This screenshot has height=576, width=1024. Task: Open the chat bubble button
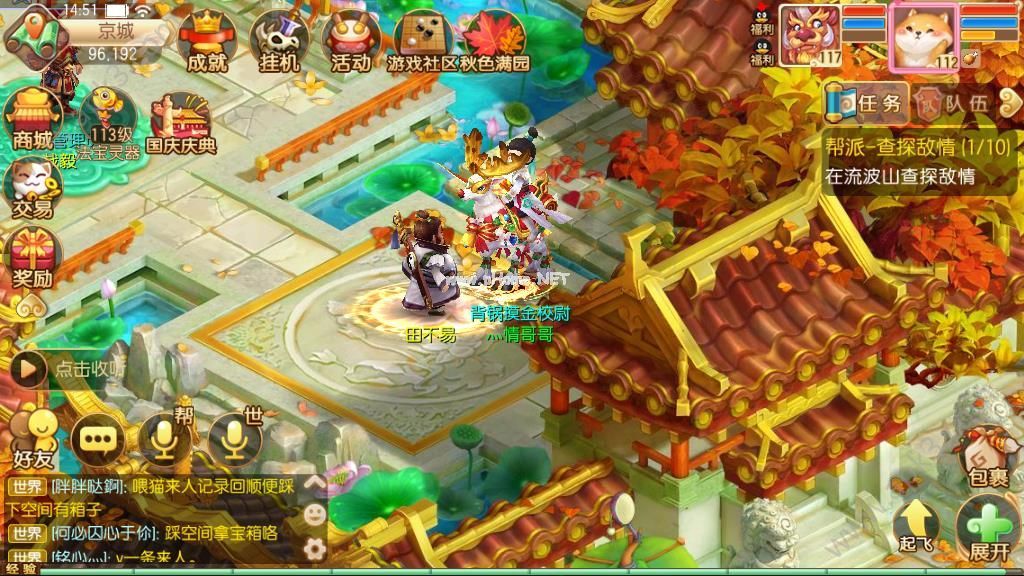pos(98,438)
